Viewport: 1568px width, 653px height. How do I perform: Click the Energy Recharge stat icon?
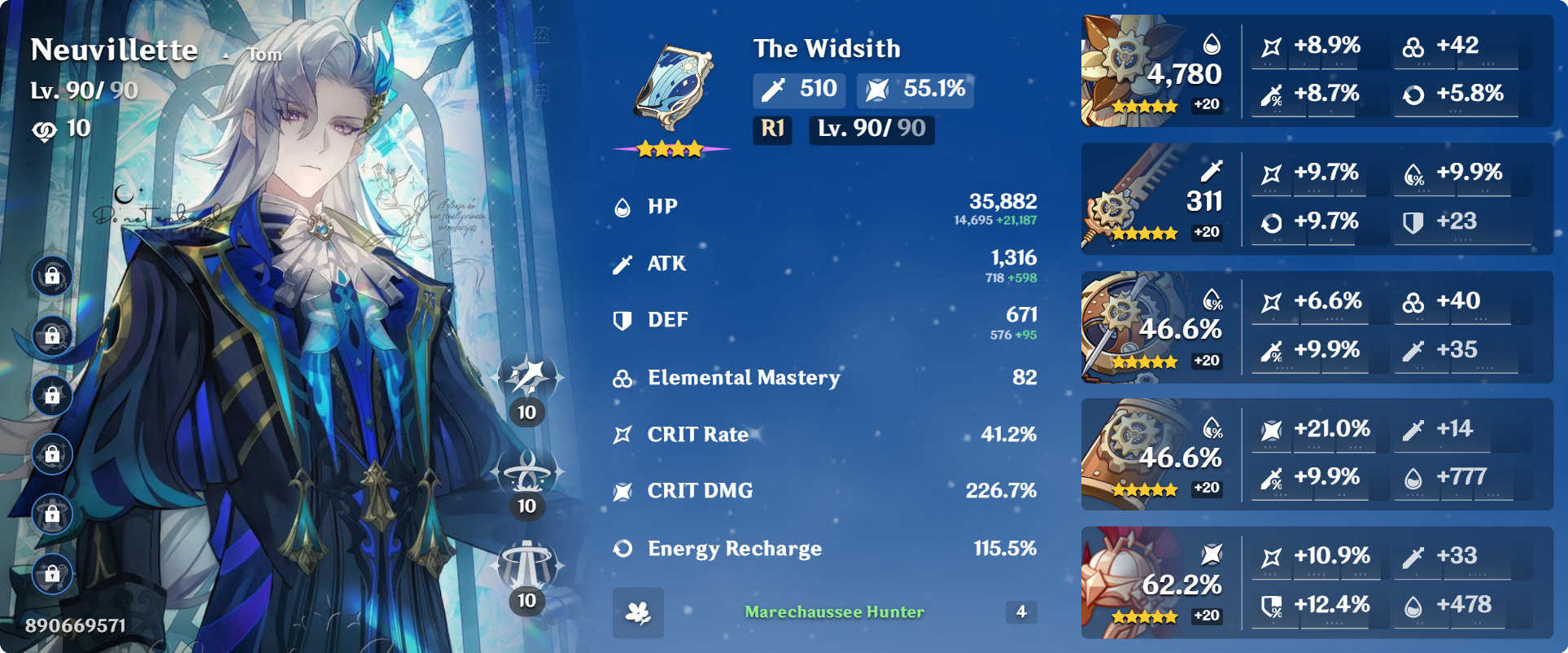[x=623, y=548]
